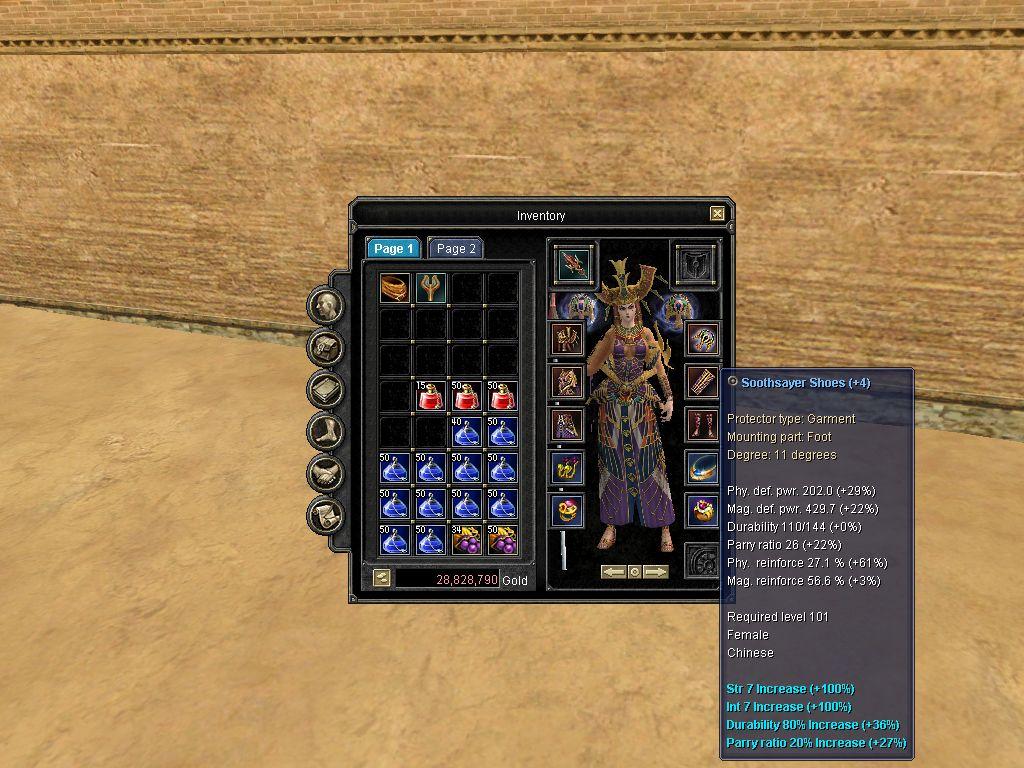The width and height of the screenshot is (1024, 768).
Task: Rotate character preview with left arrow
Action: pos(613,572)
